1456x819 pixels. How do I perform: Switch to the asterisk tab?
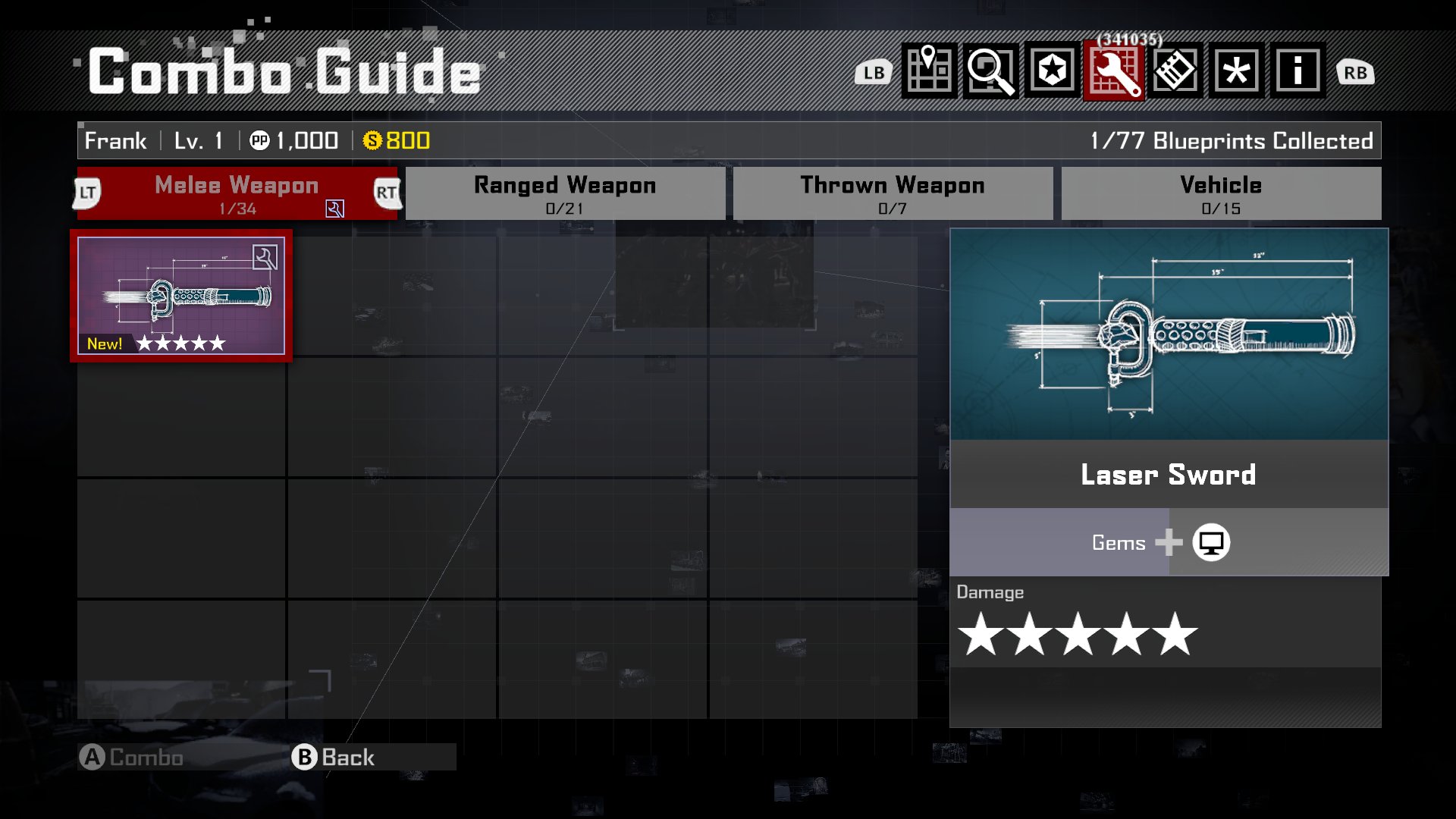[x=1237, y=71]
